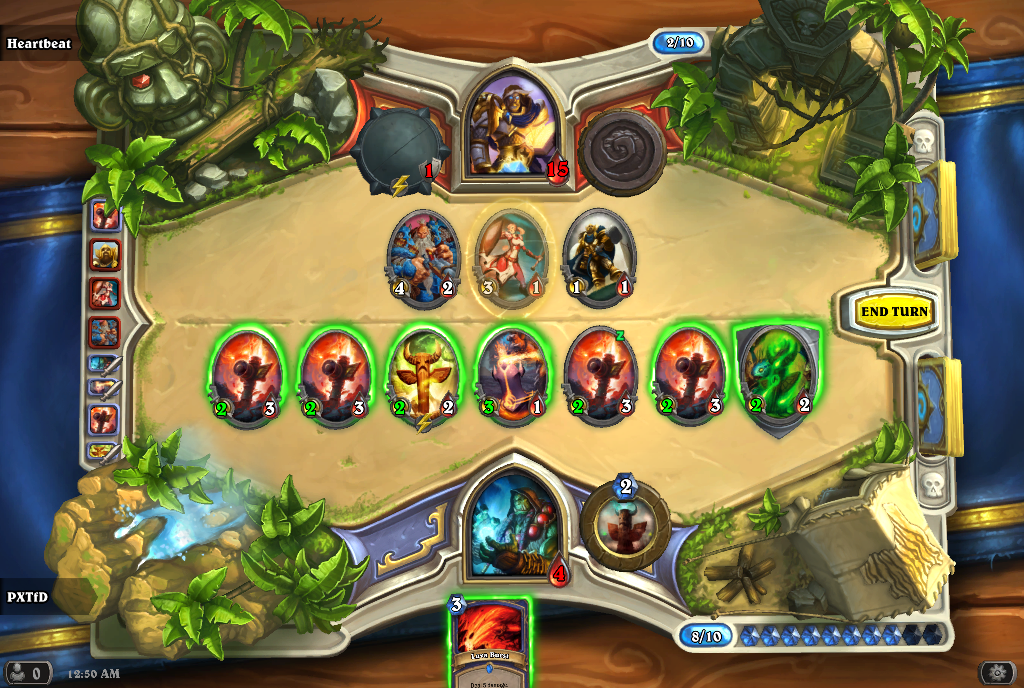View the red-clad crusader history tile
The height and width of the screenshot is (688, 1024).
tap(105, 293)
